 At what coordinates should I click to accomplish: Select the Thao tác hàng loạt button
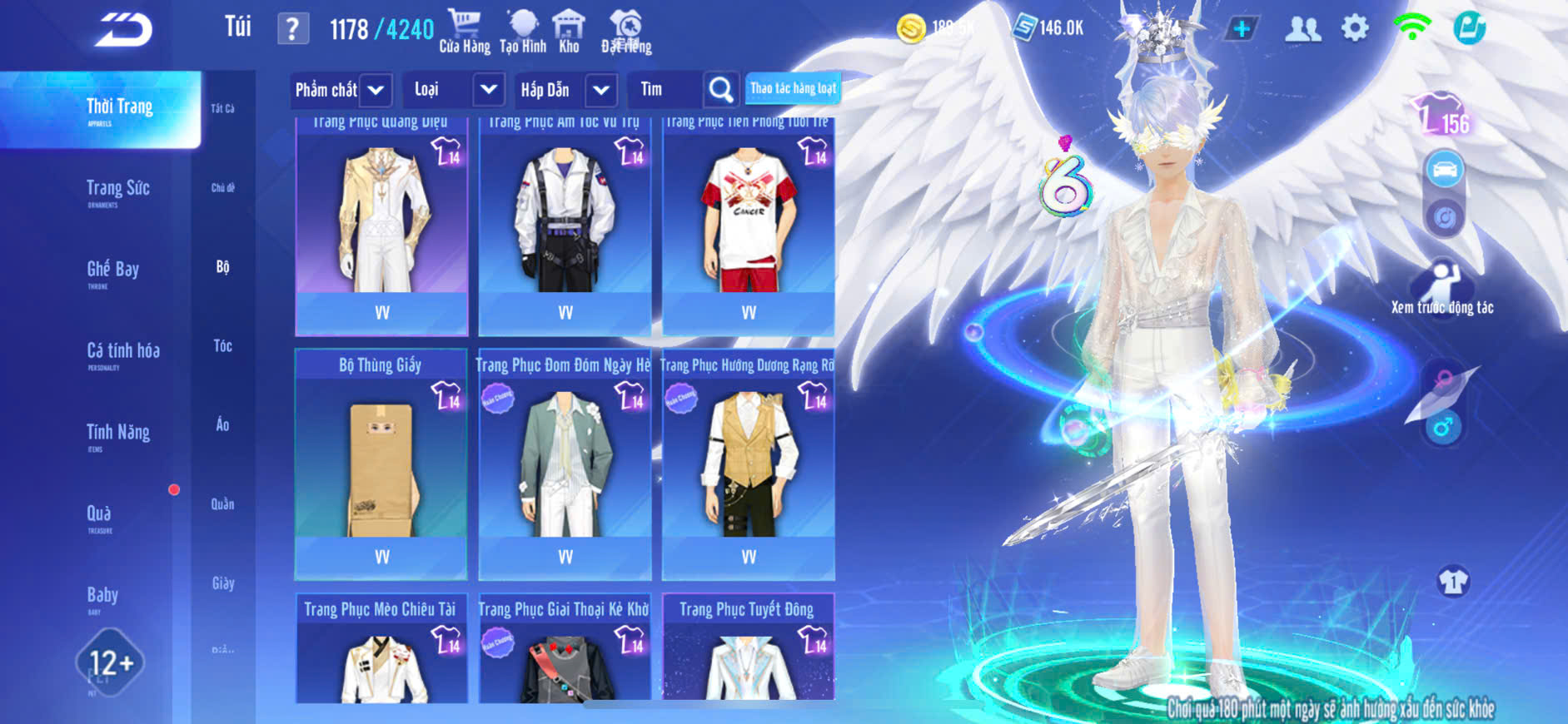click(793, 88)
